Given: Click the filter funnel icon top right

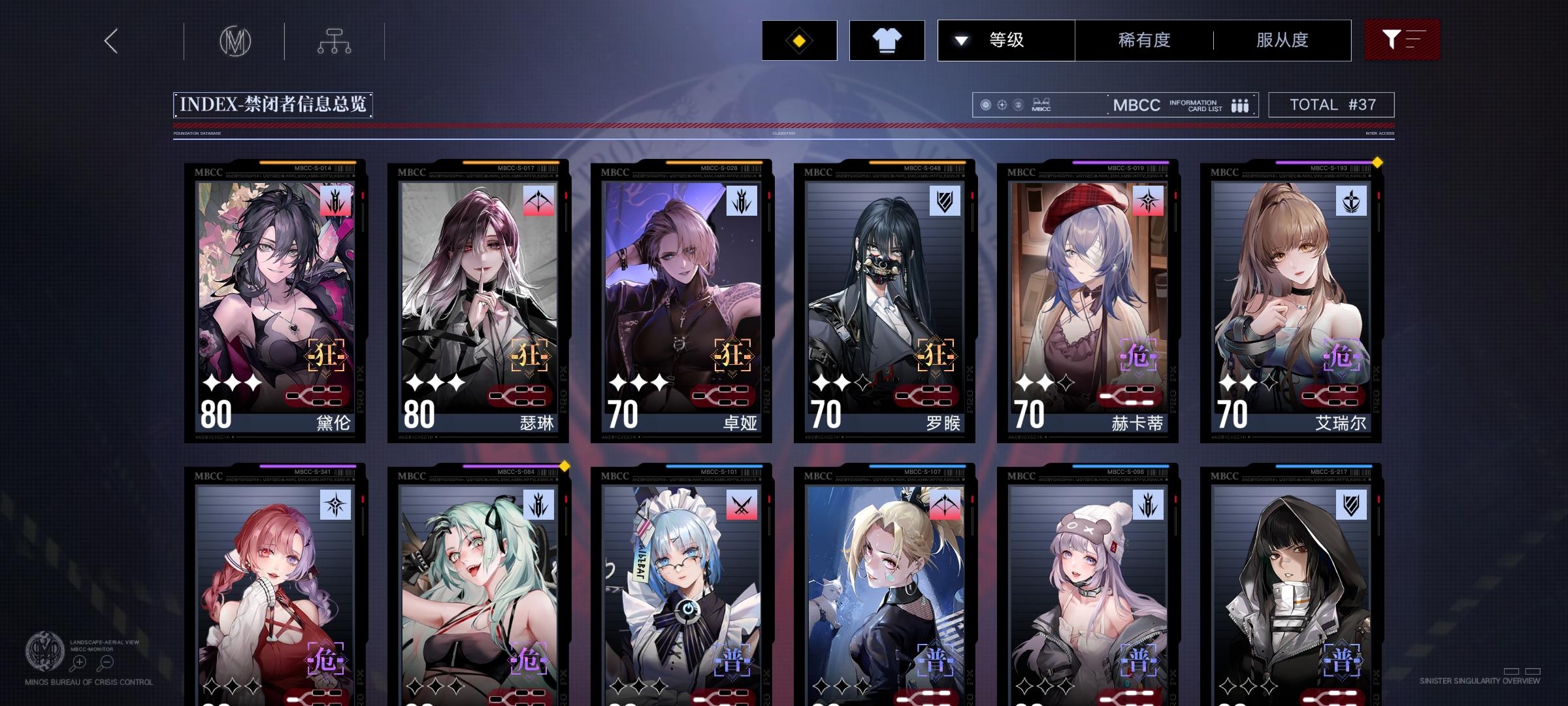Looking at the screenshot, I should [x=1394, y=39].
